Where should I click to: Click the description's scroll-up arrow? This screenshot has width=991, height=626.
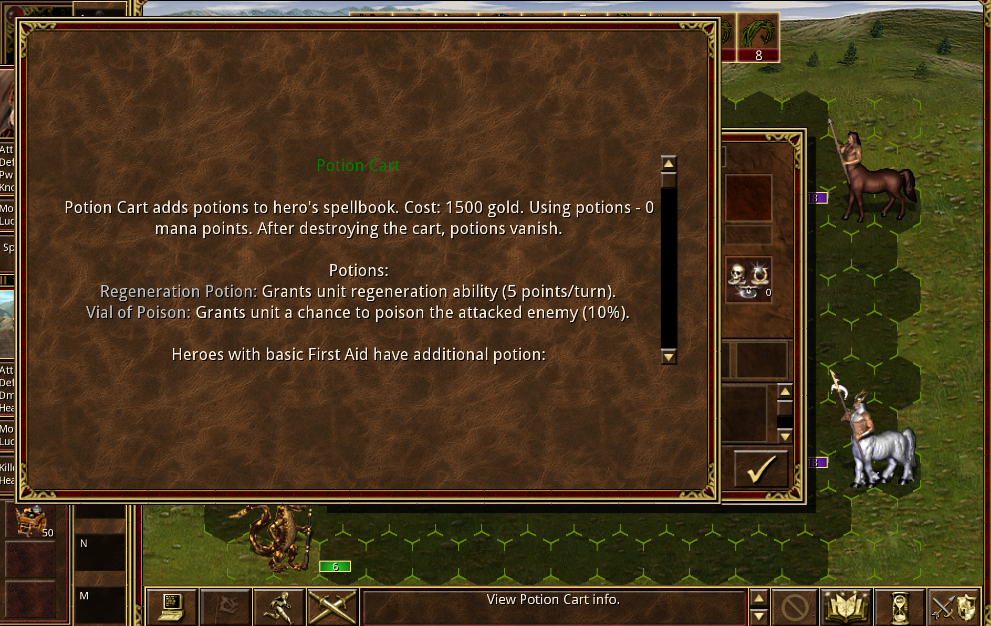[x=669, y=163]
